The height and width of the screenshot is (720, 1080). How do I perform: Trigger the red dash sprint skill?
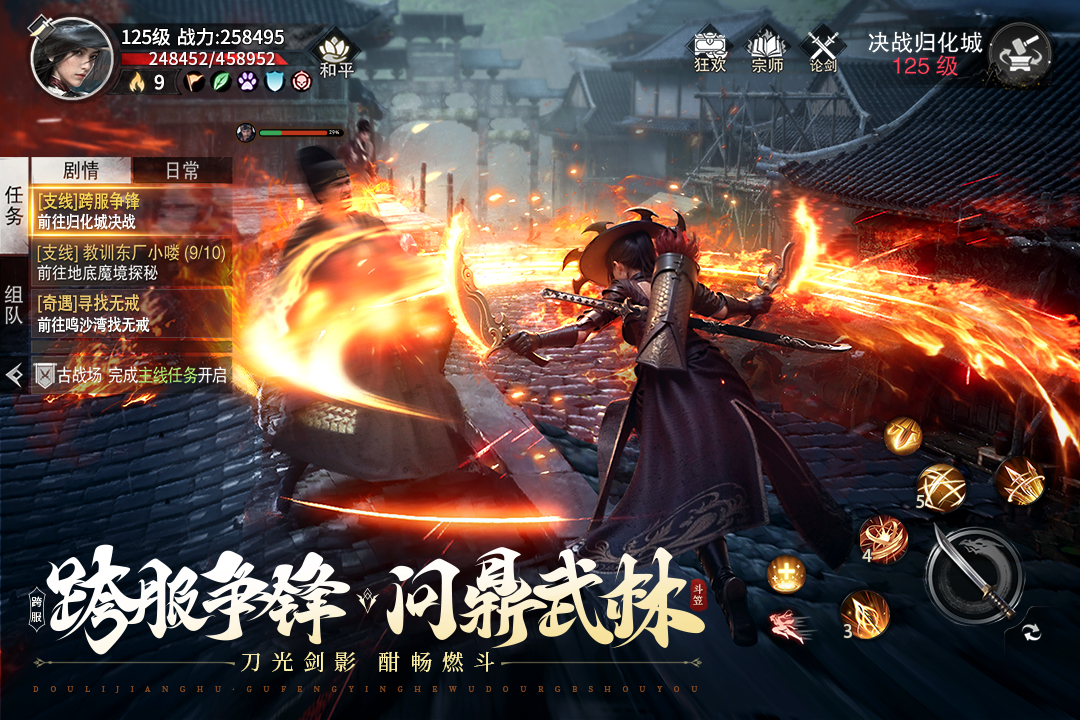tap(787, 624)
